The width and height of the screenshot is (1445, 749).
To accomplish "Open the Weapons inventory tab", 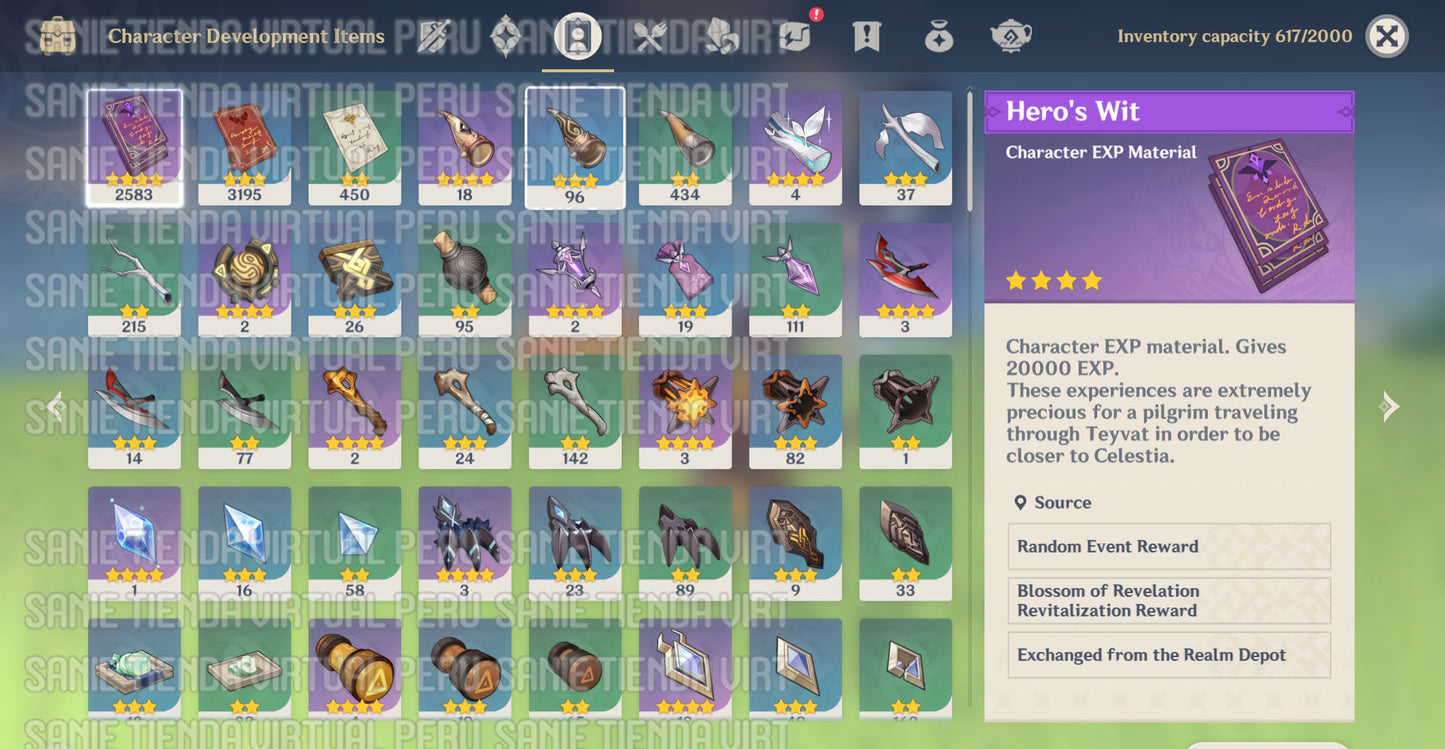I will [x=435, y=37].
